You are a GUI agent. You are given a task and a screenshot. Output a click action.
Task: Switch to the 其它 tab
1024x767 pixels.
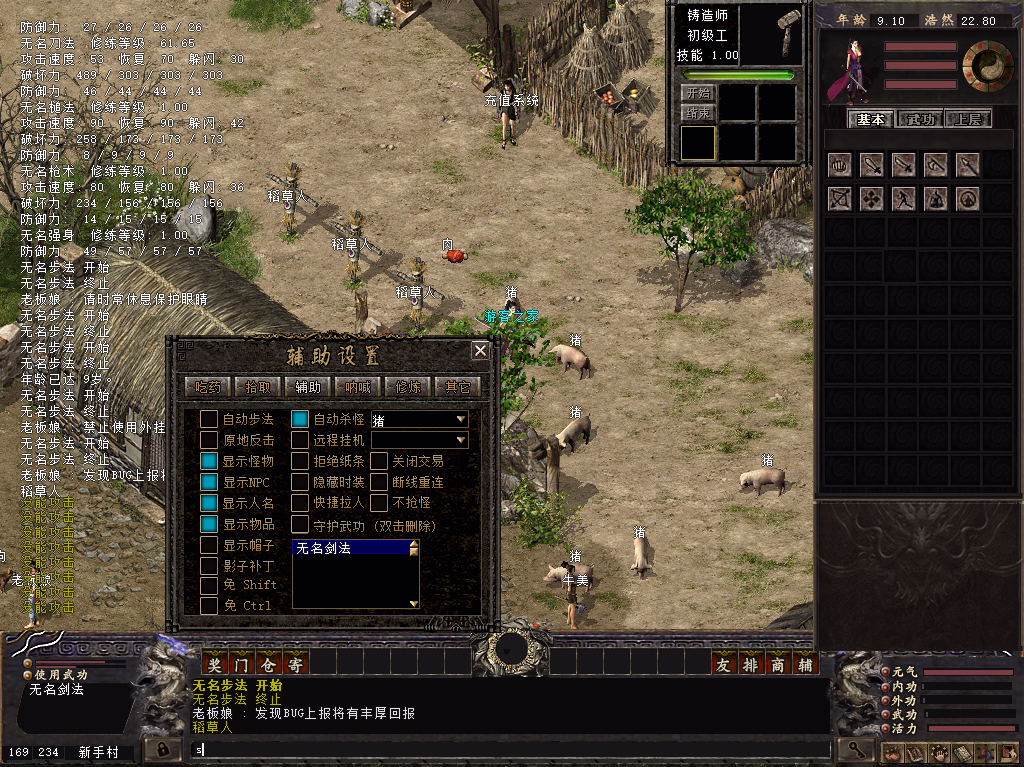pos(457,387)
